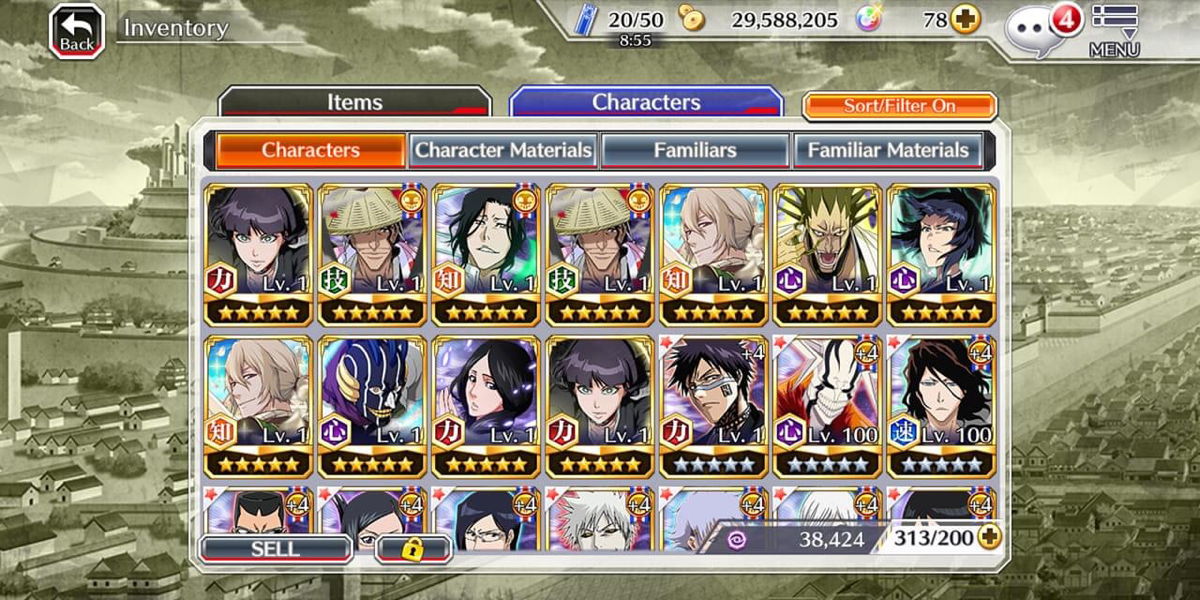Show the Familiar Materials sub-tab
This screenshot has height=600, width=1200.
click(x=888, y=150)
